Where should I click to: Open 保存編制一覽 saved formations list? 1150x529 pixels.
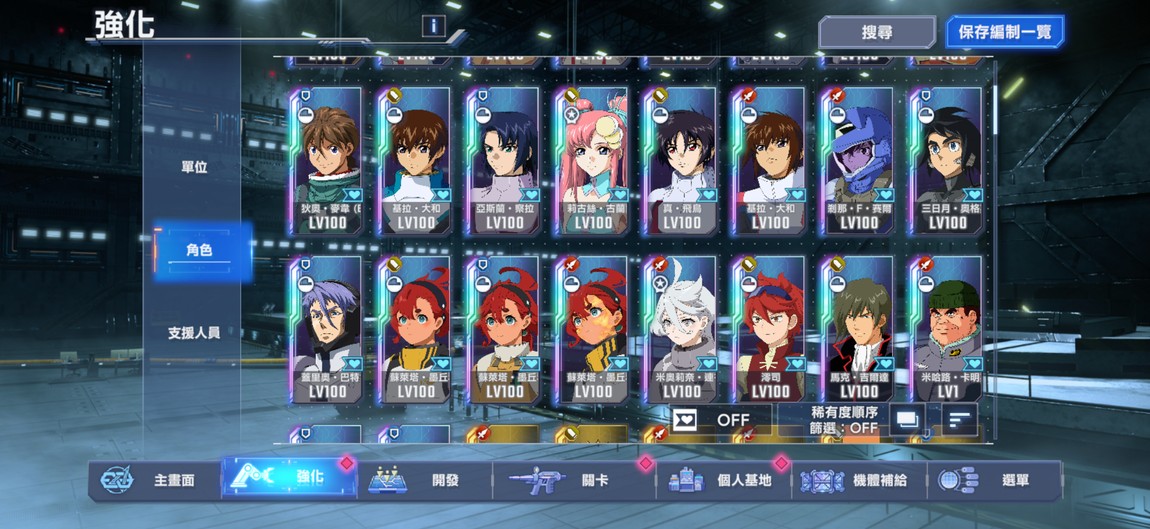coord(1004,32)
